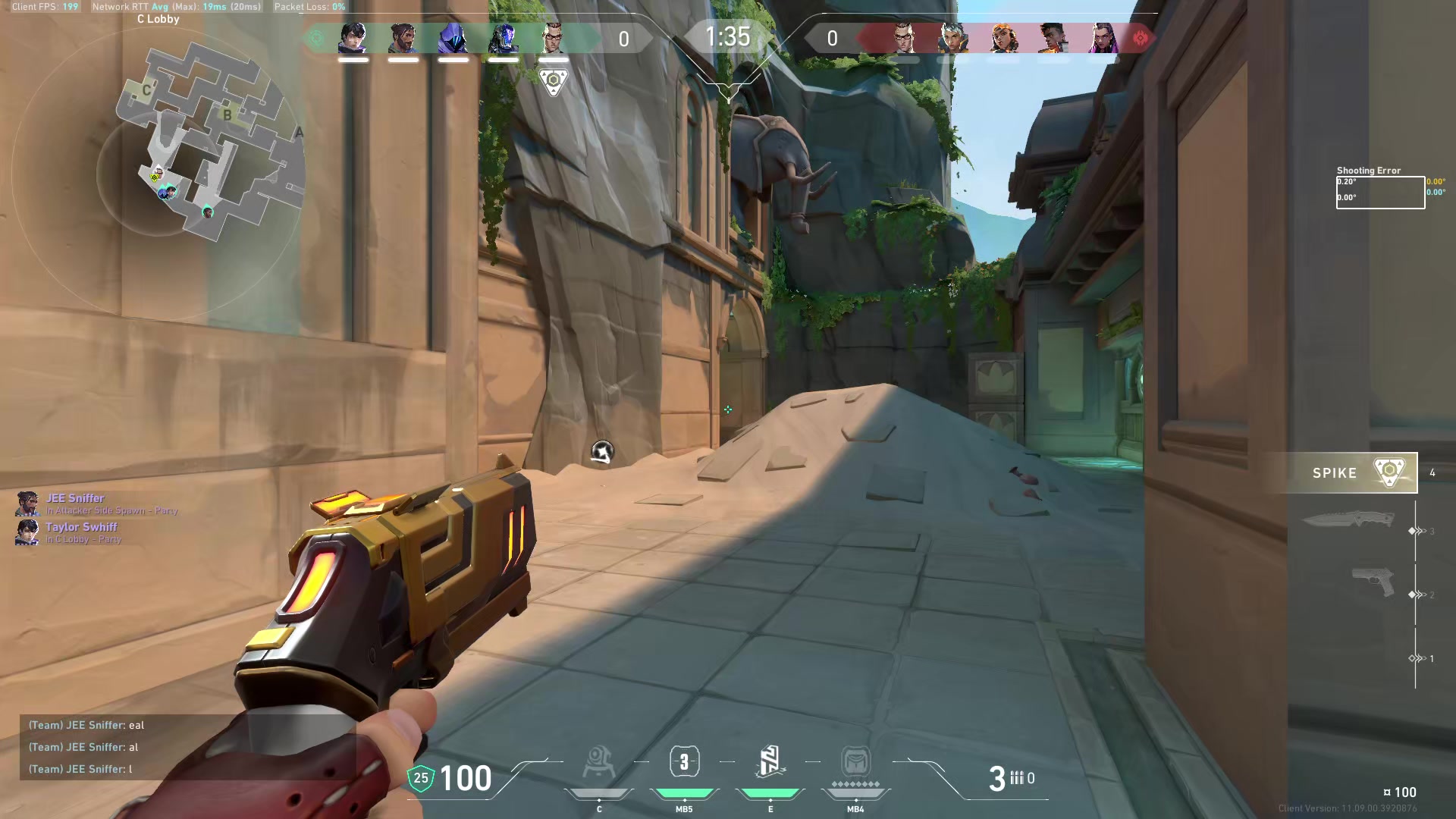Select the ally Chamber portrait carrying the spike
This screenshot has width=1456, height=819.
pos(554,38)
